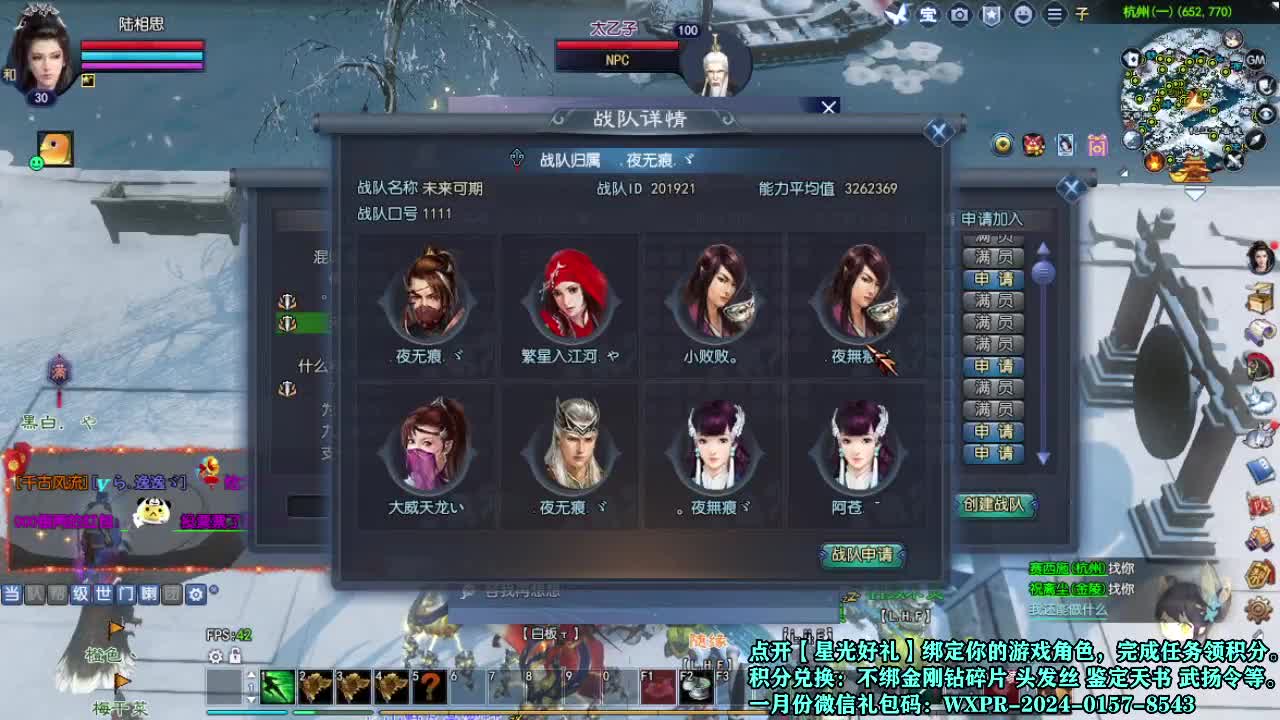Click the up arrow on the hotbar page selector
Image resolution: width=1280 pixels, height=720 pixels.
[x=251, y=675]
